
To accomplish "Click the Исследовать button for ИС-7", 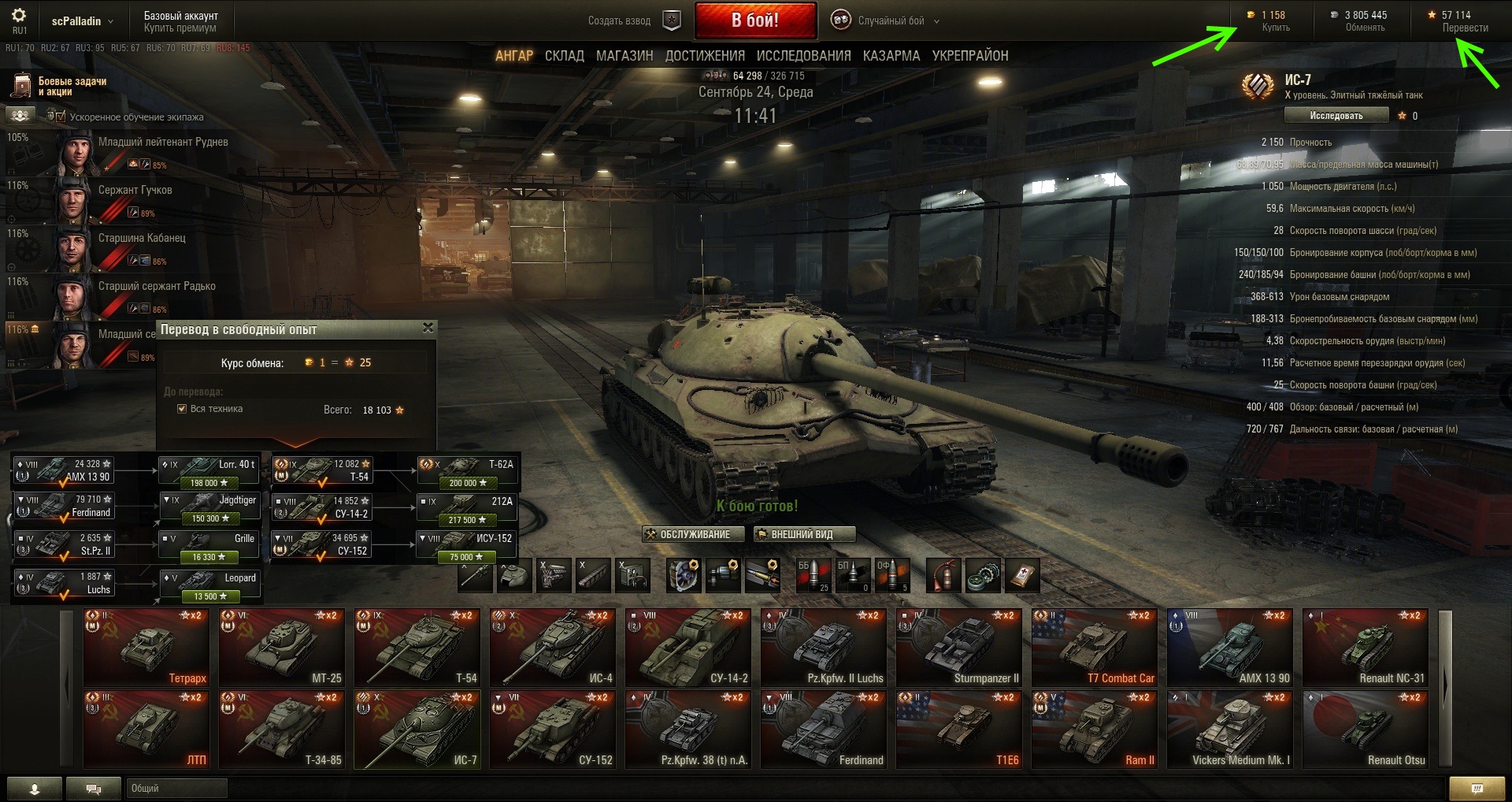I will 1336,116.
